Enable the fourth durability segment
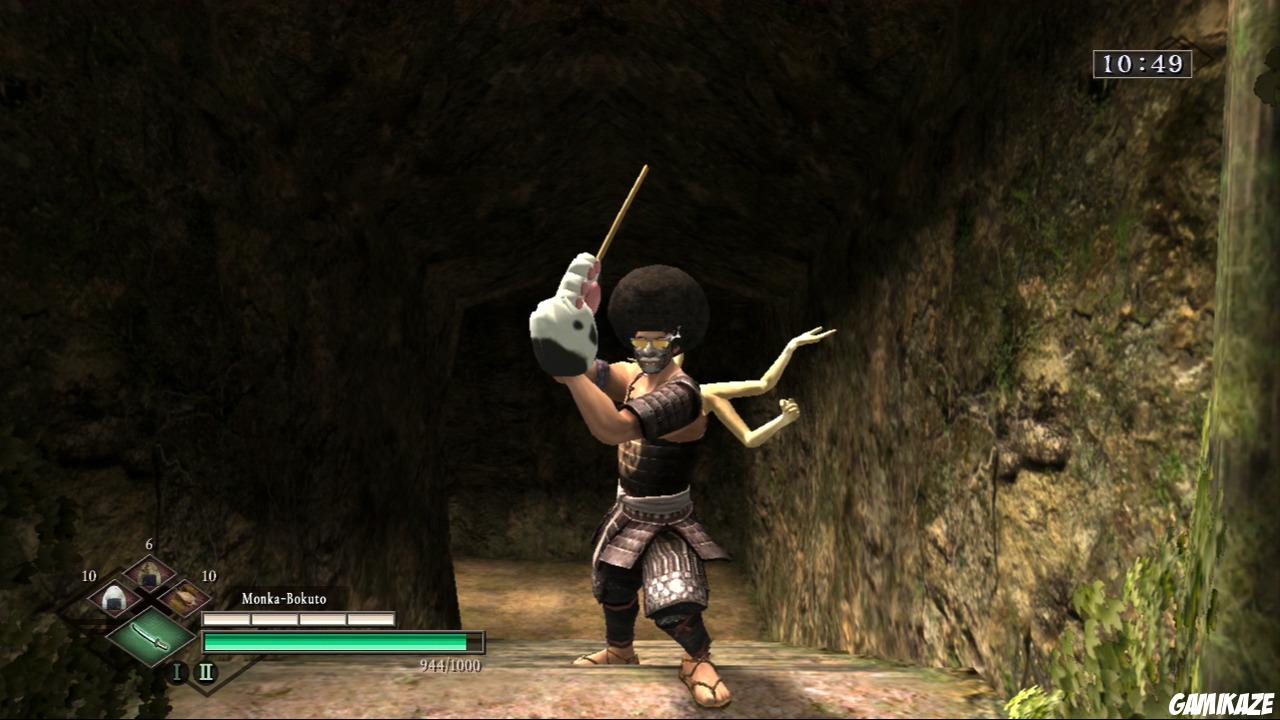The width and height of the screenshot is (1280, 720). click(x=370, y=618)
